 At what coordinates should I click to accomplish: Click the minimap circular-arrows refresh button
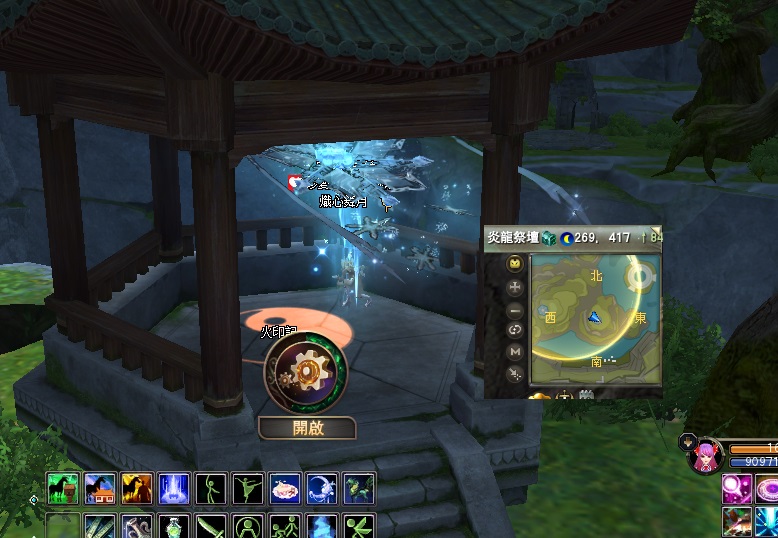click(x=515, y=330)
